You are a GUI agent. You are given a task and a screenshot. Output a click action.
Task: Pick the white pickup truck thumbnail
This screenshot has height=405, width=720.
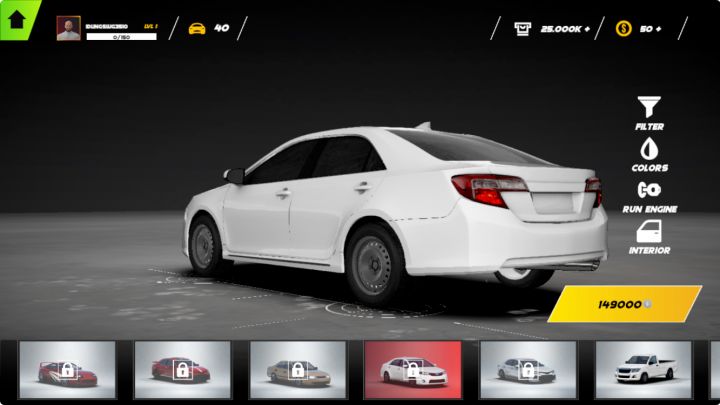click(x=643, y=370)
